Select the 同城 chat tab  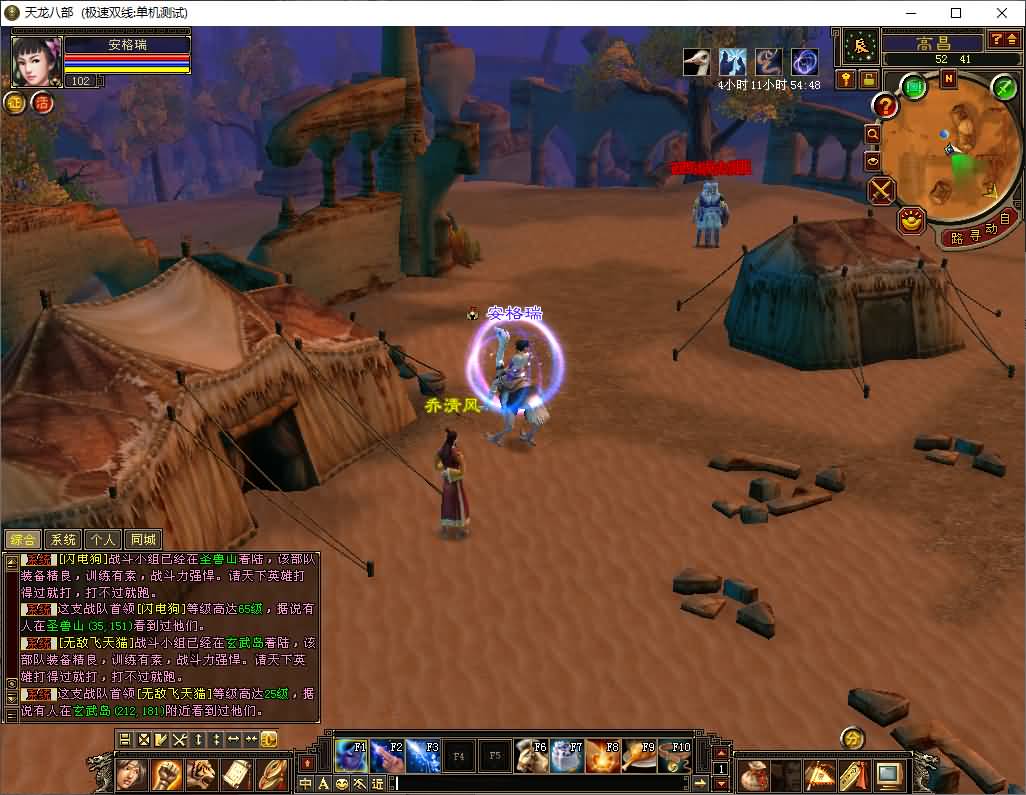click(x=143, y=540)
